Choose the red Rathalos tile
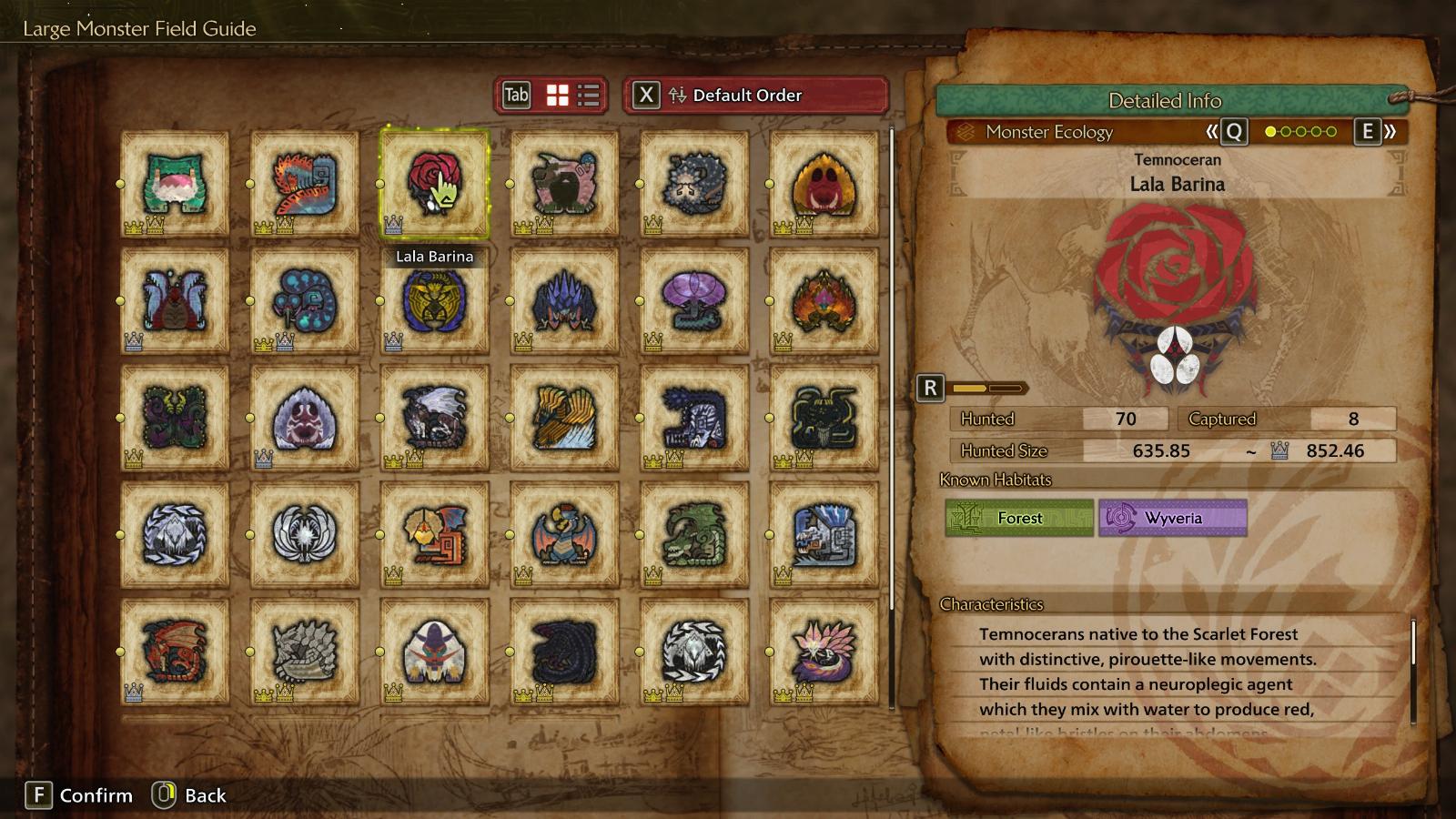Viewport: 1456px width, 819px height. click(175, 651)
